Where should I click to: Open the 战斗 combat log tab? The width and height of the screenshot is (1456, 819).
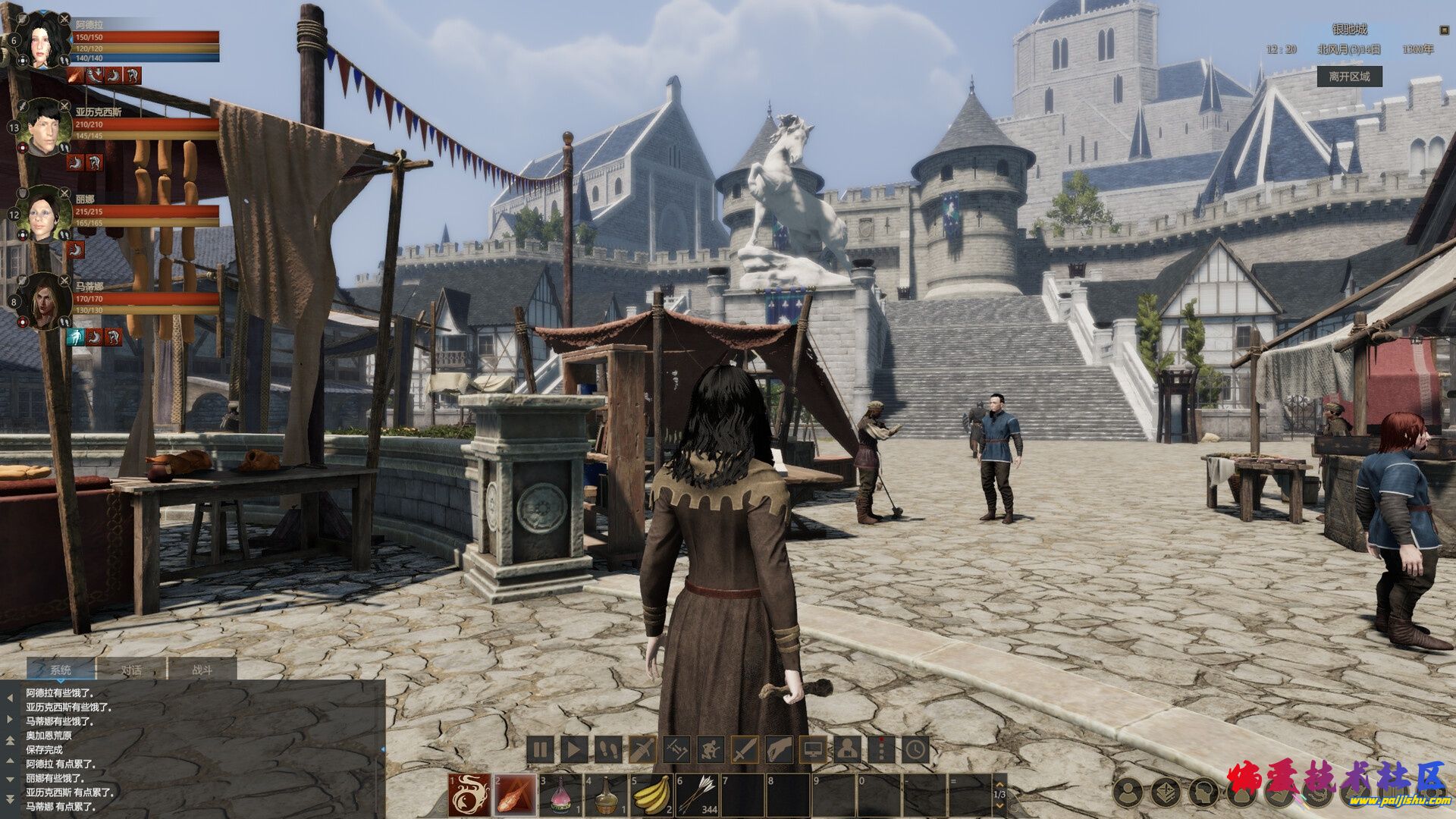click(202, 670)
